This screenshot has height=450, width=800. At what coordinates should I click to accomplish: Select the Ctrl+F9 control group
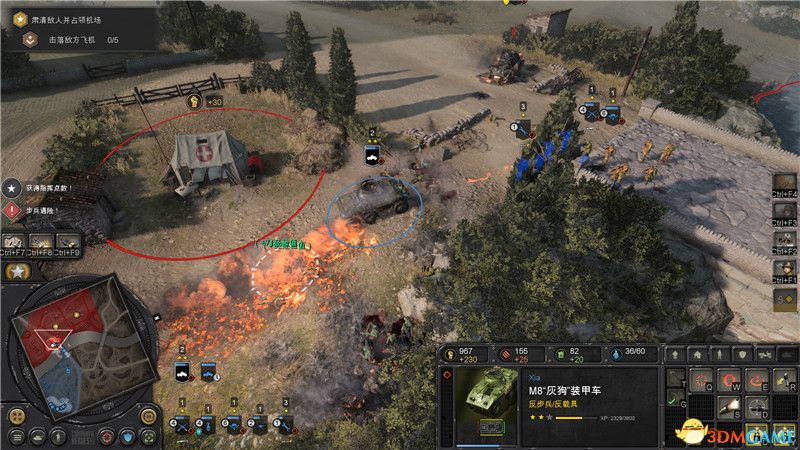point(69,242)
